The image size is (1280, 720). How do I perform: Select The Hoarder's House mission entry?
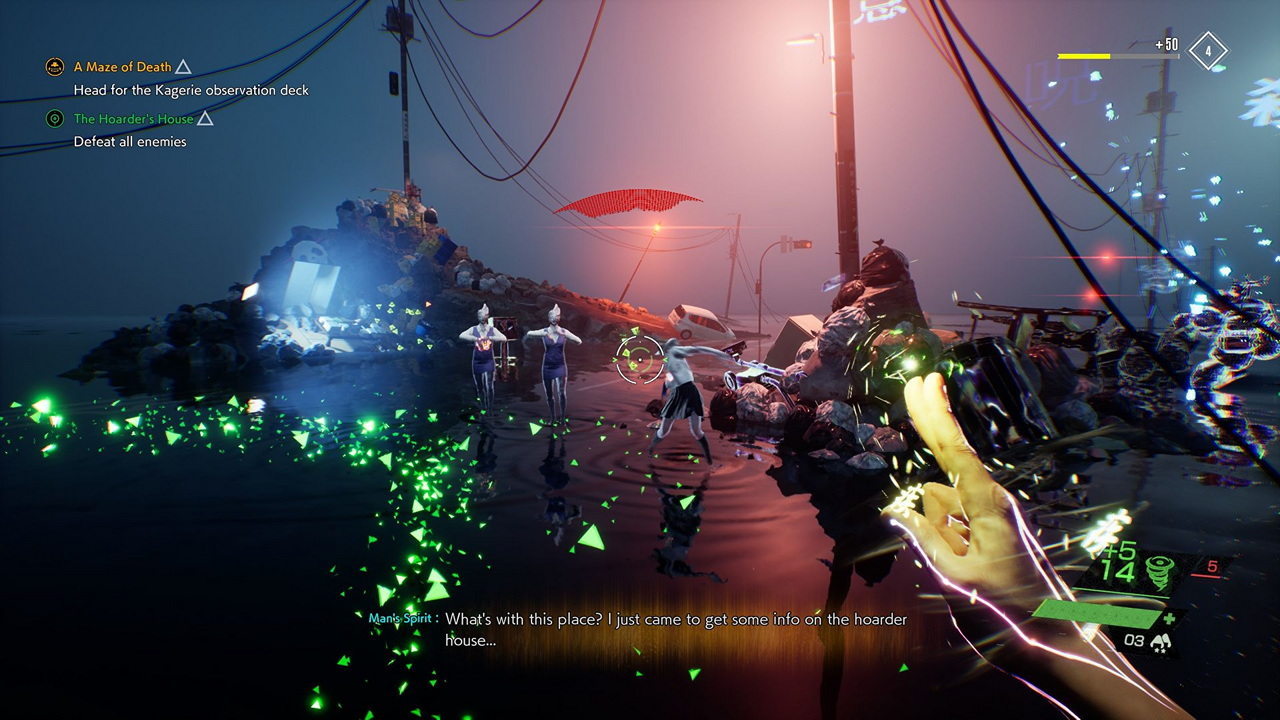133,119
